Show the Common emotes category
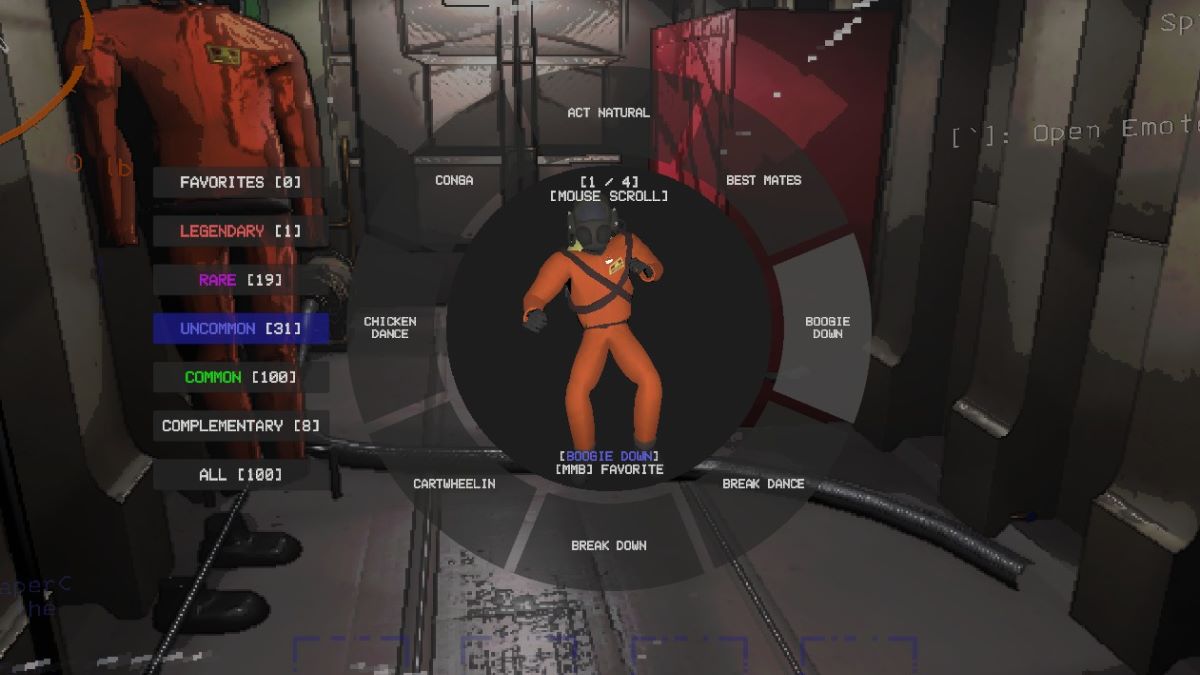The image size is (1200, 675). click(240, 377)
